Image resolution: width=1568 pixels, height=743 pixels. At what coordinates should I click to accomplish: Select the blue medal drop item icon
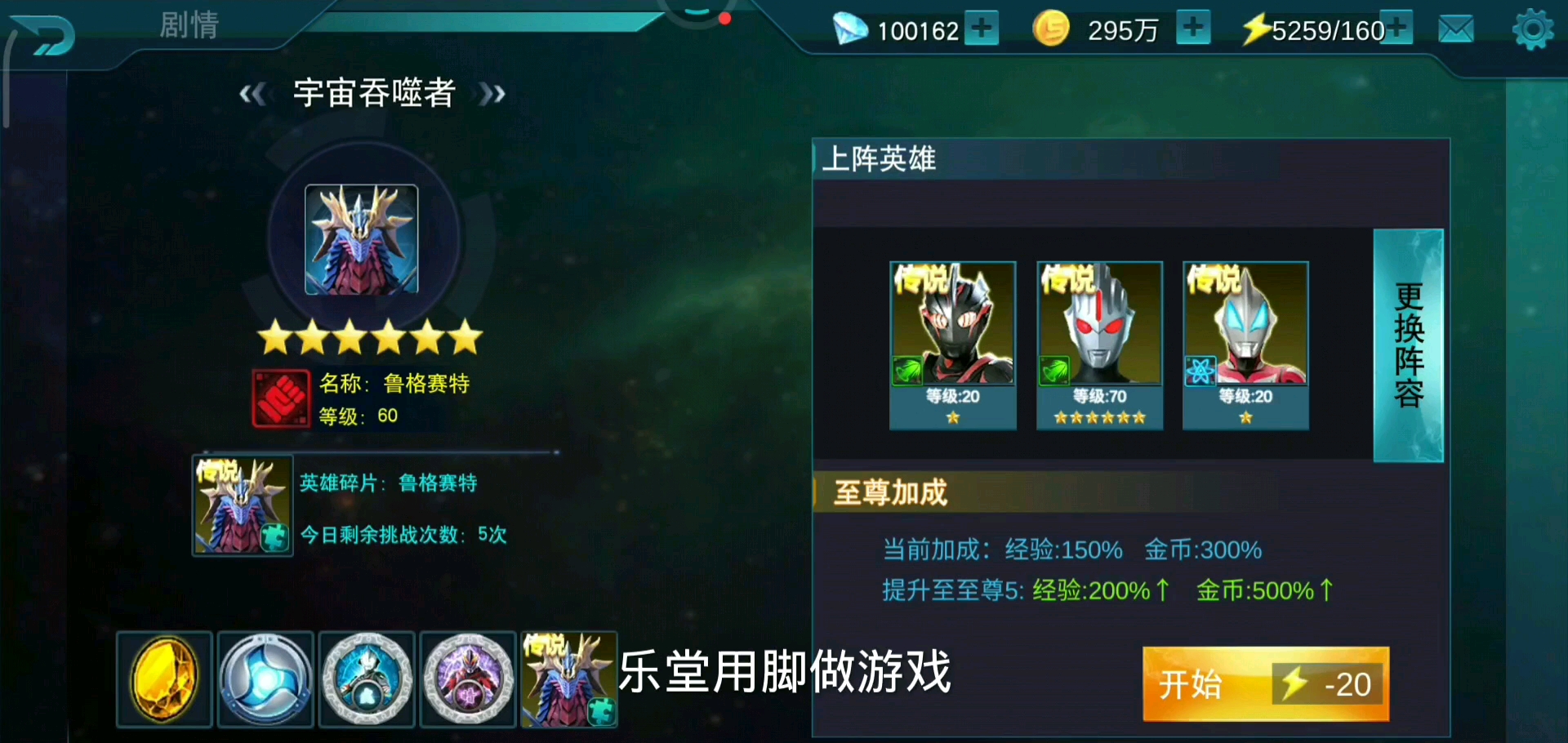click(265, 679)
